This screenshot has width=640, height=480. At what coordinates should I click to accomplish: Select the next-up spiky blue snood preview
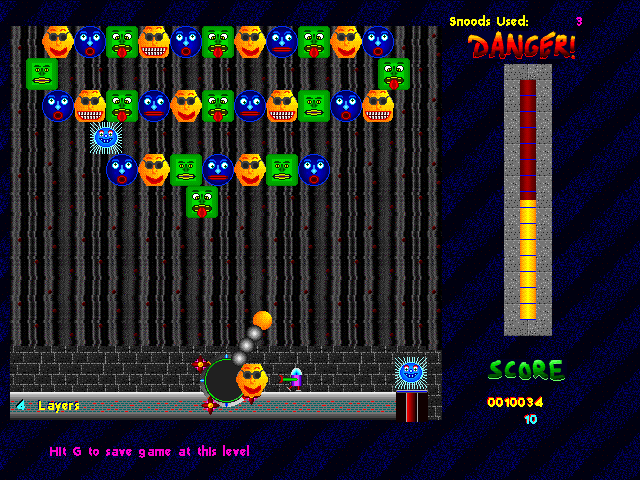[x=410, y=372]
